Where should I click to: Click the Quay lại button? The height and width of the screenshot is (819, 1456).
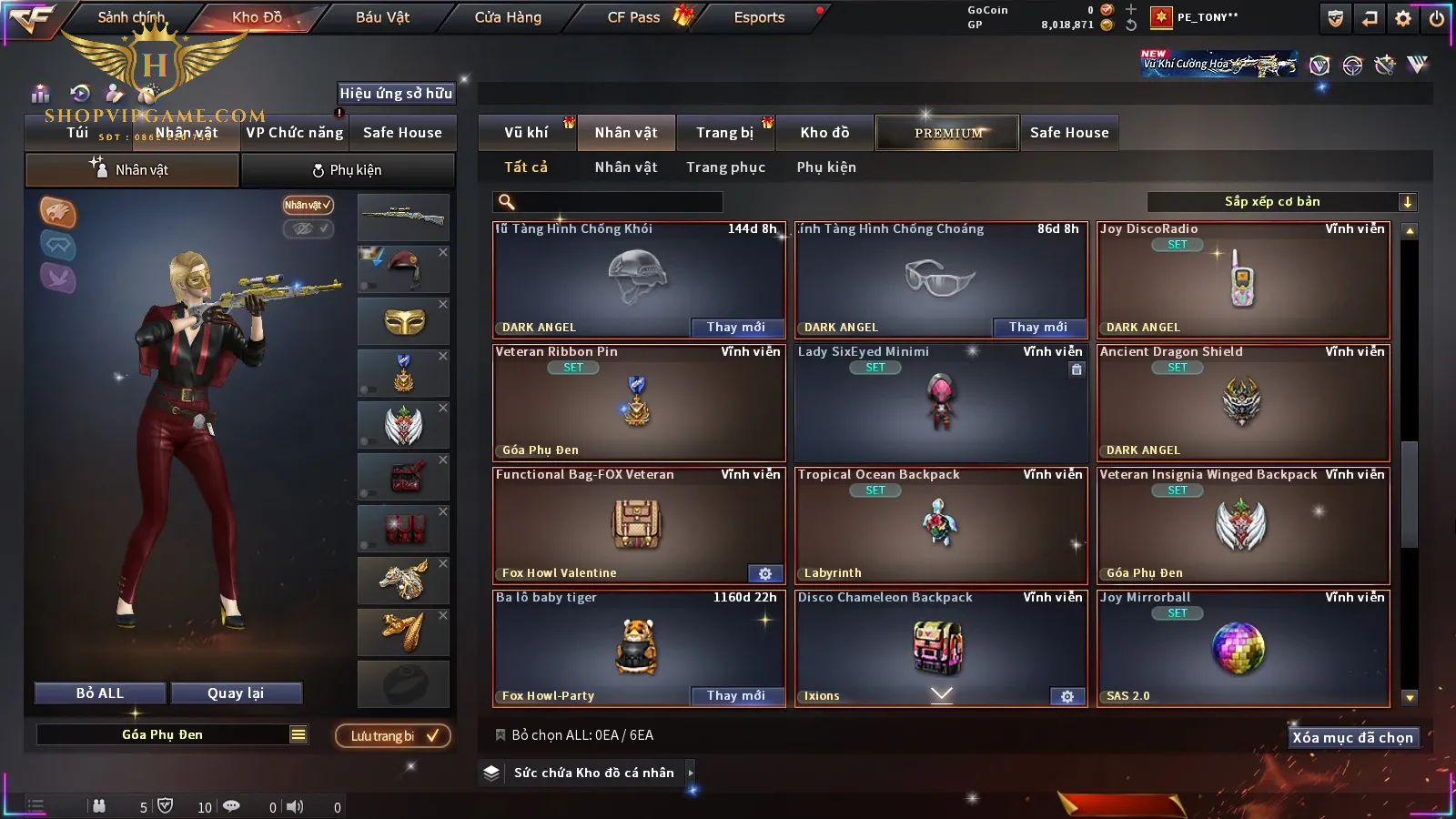[236, 693]
